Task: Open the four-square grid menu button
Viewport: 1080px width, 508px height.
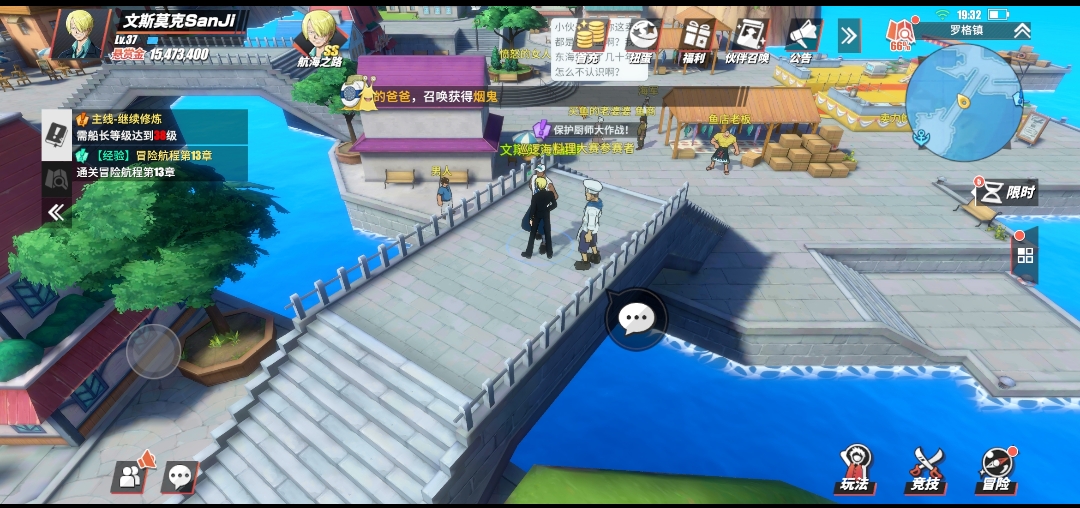Action: click(1025, 255)
